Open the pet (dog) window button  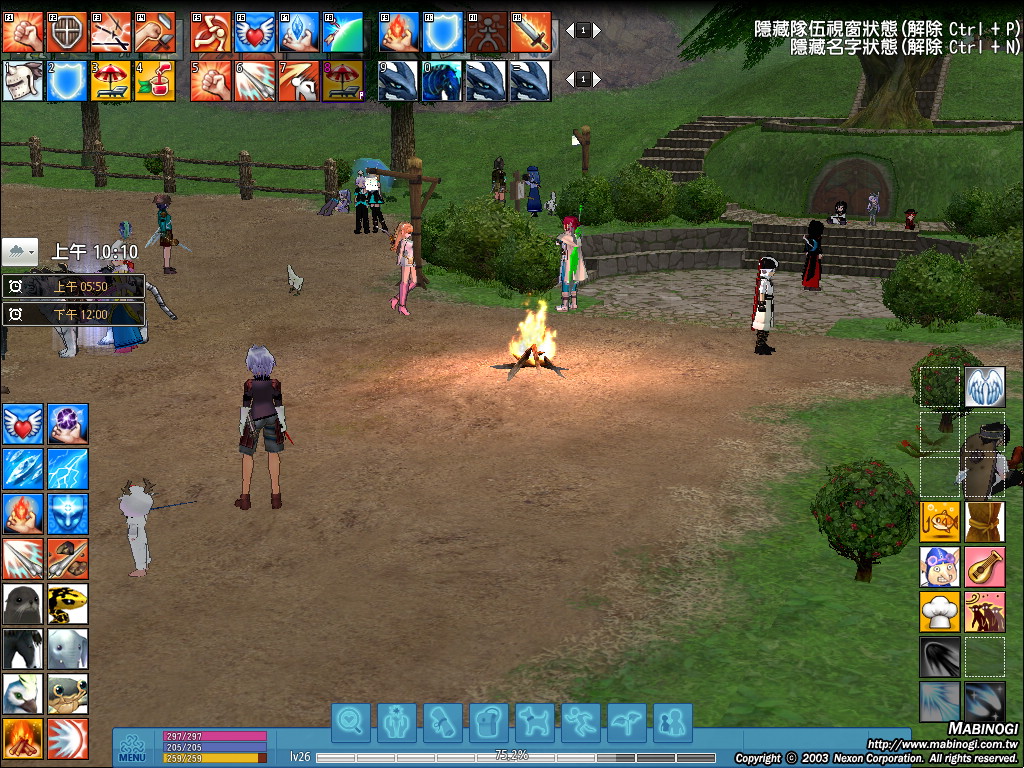click(x=535, y=722)
